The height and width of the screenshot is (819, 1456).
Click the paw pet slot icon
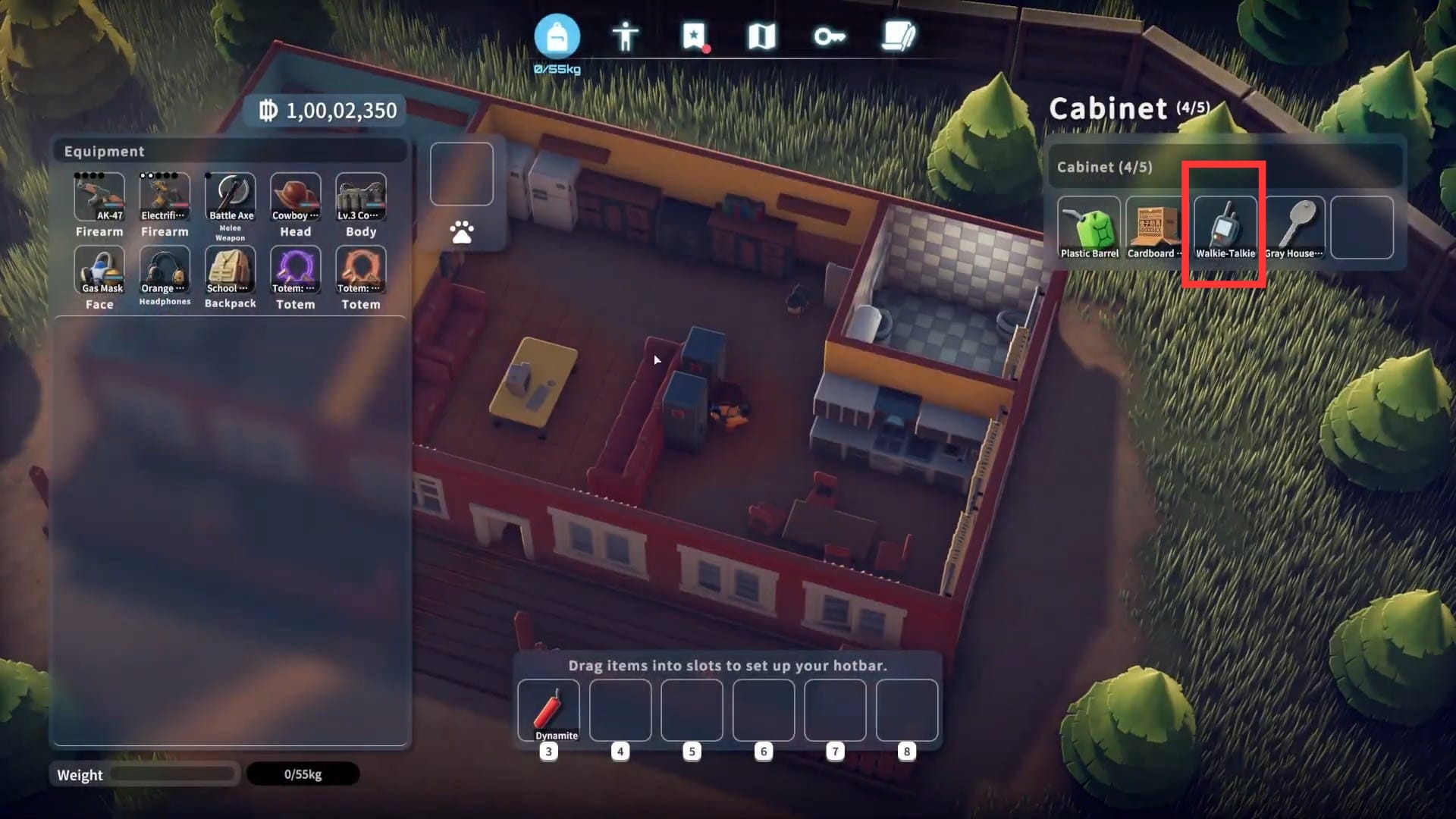click(461, 232)
